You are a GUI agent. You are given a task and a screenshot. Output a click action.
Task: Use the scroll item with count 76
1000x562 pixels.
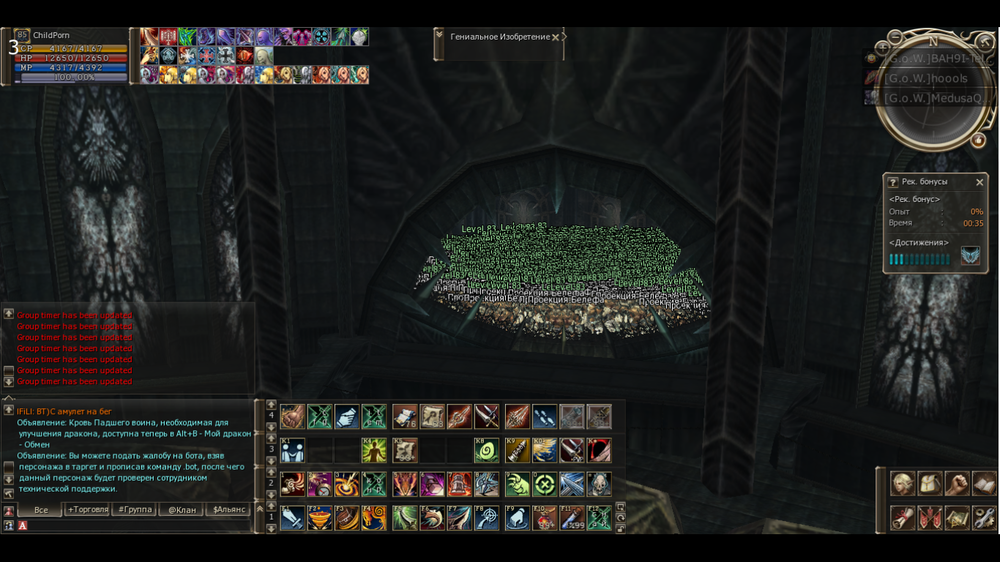click(x=404, y=417)
